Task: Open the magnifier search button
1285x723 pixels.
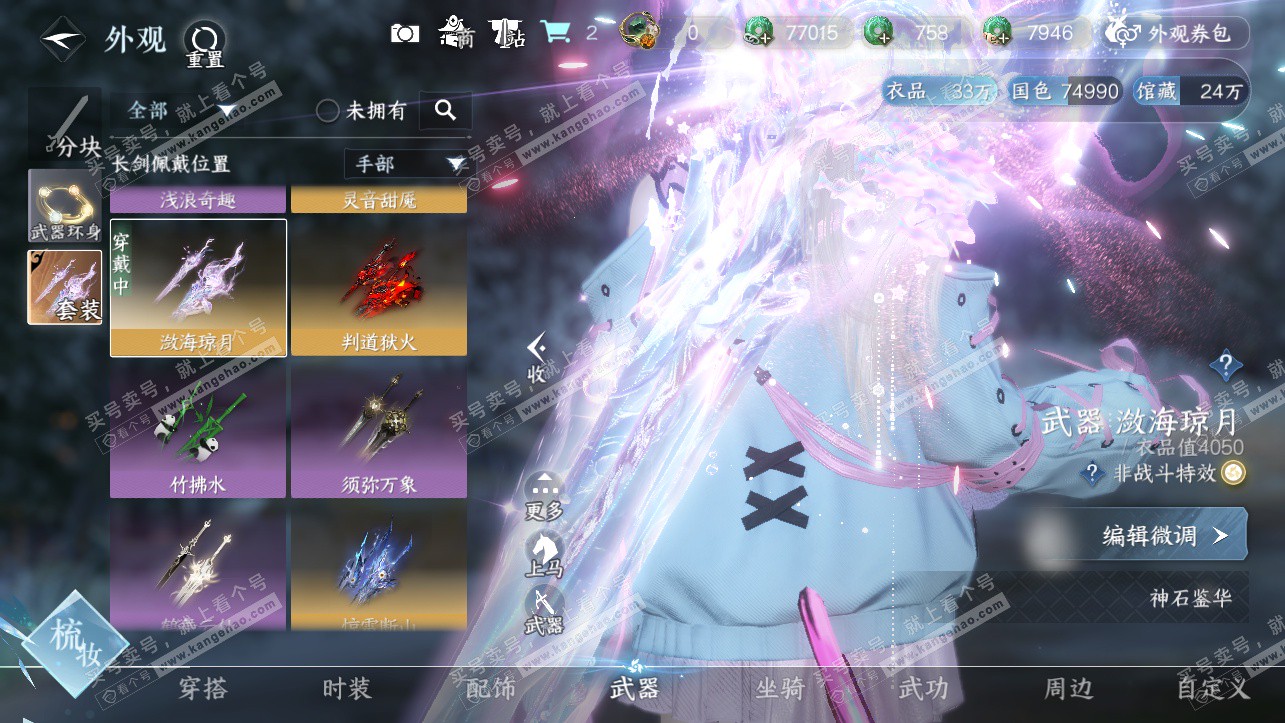Action: coord(445,110)
